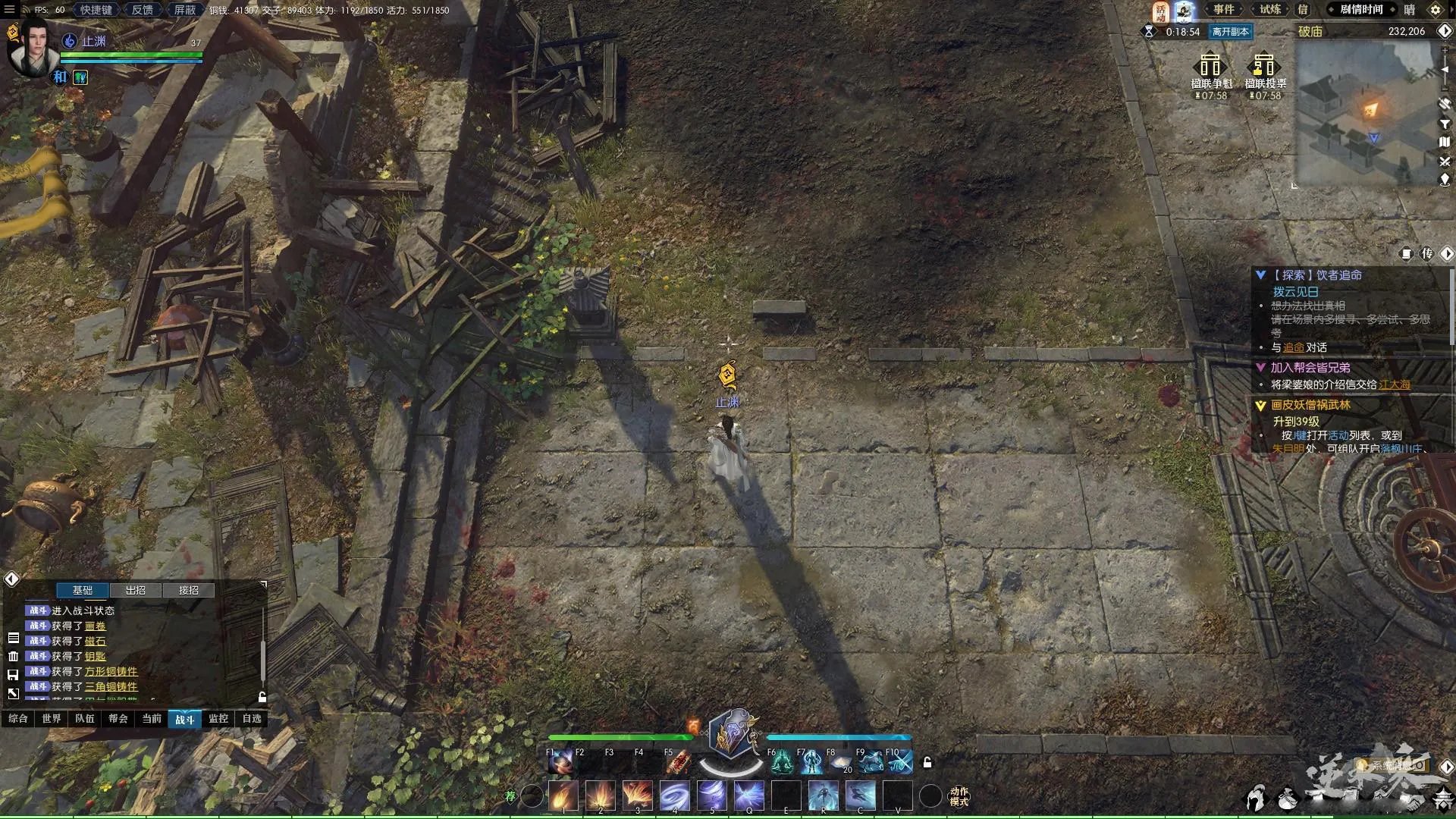The image size is (1456, 819).
Task: Click the 追命 NPC link in quest tracker
Action: point(1294,348)
